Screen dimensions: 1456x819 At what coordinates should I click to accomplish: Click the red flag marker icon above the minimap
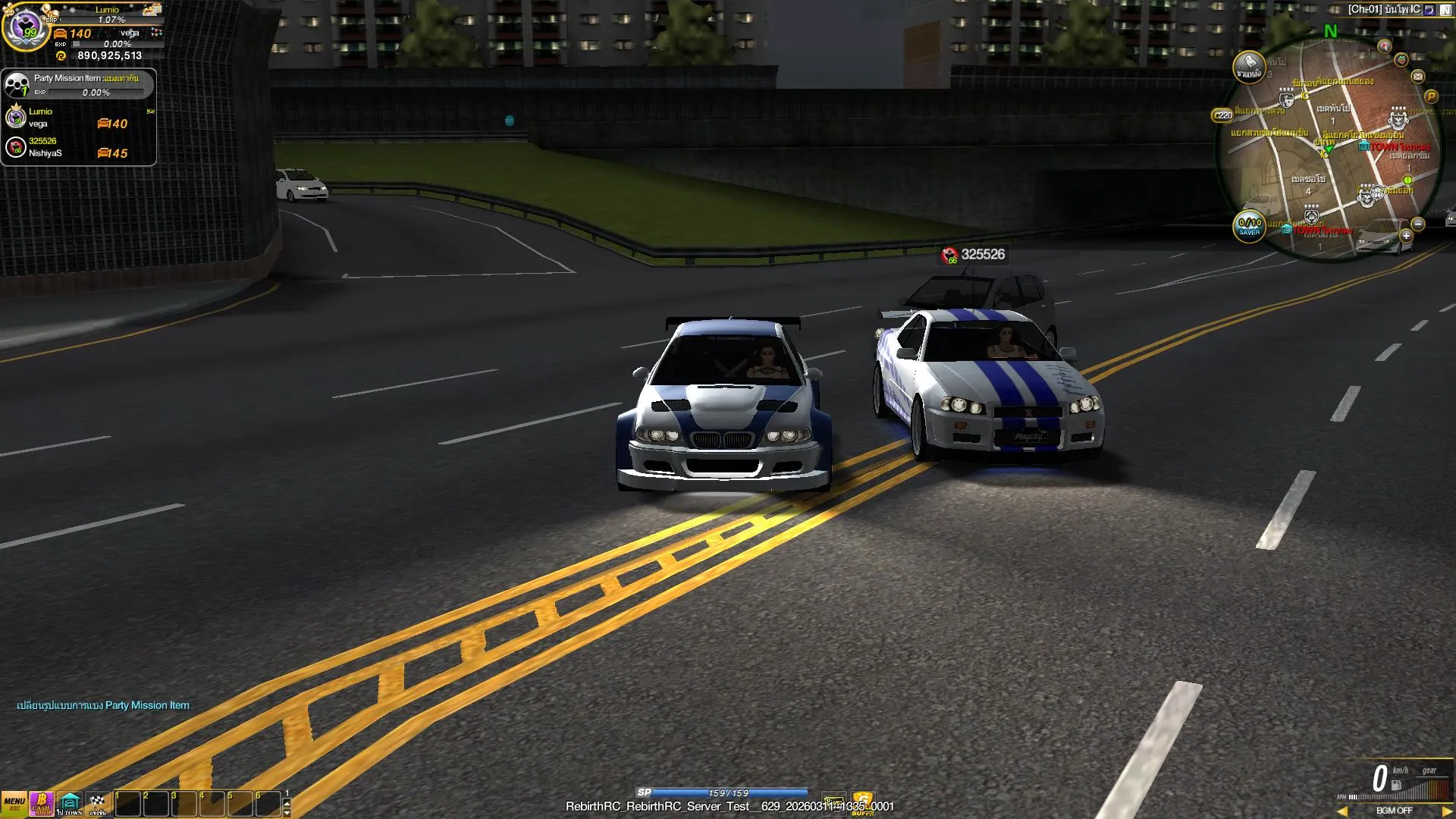1385,46
